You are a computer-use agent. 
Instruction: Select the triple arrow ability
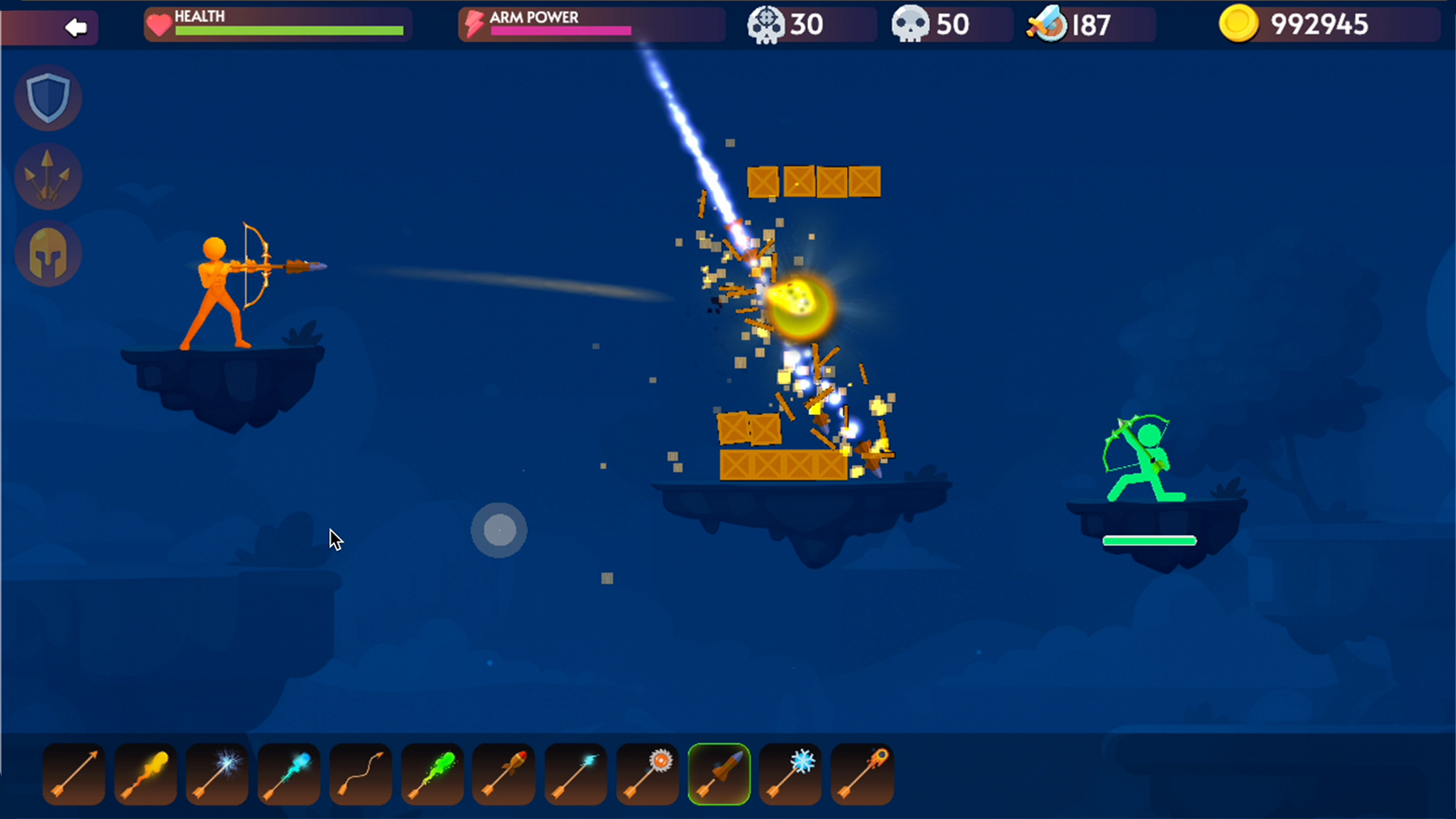click(48, 176)
